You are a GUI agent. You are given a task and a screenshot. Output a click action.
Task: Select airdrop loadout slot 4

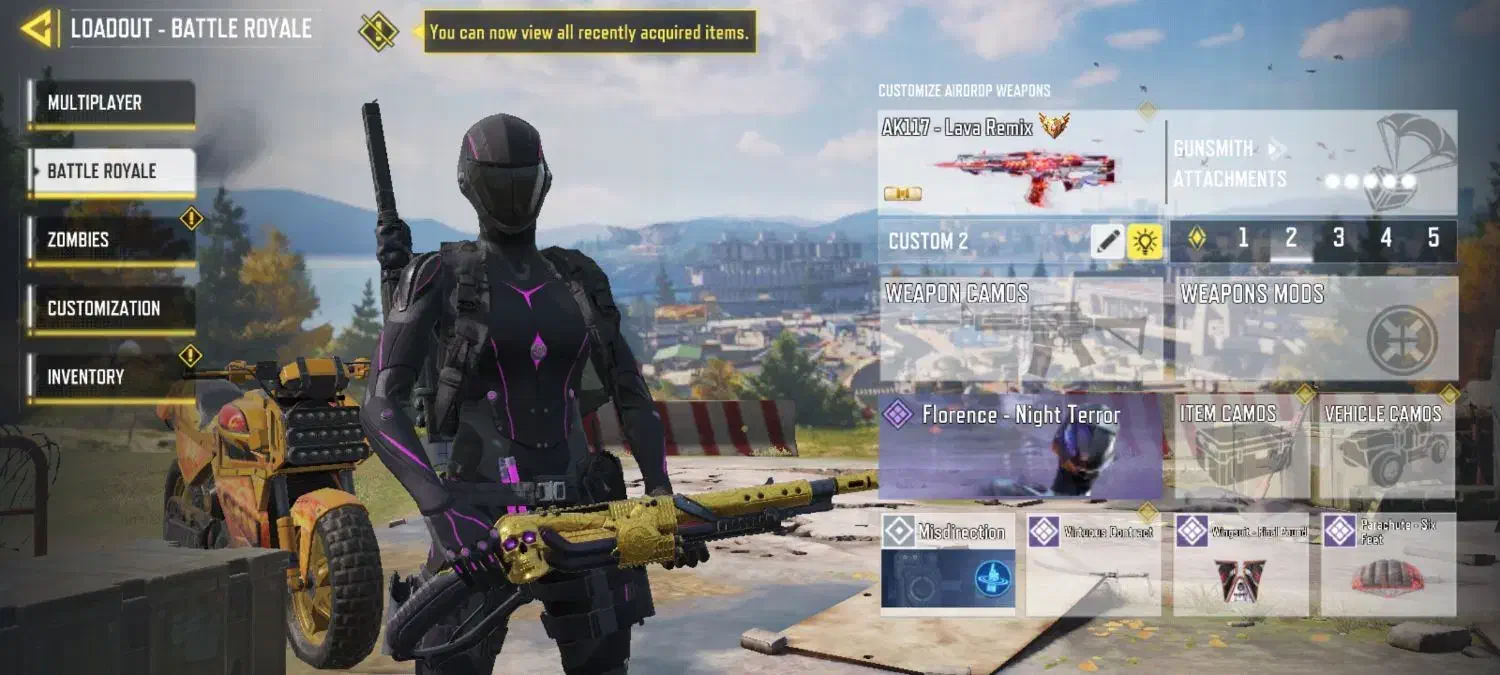point(1386,239)
